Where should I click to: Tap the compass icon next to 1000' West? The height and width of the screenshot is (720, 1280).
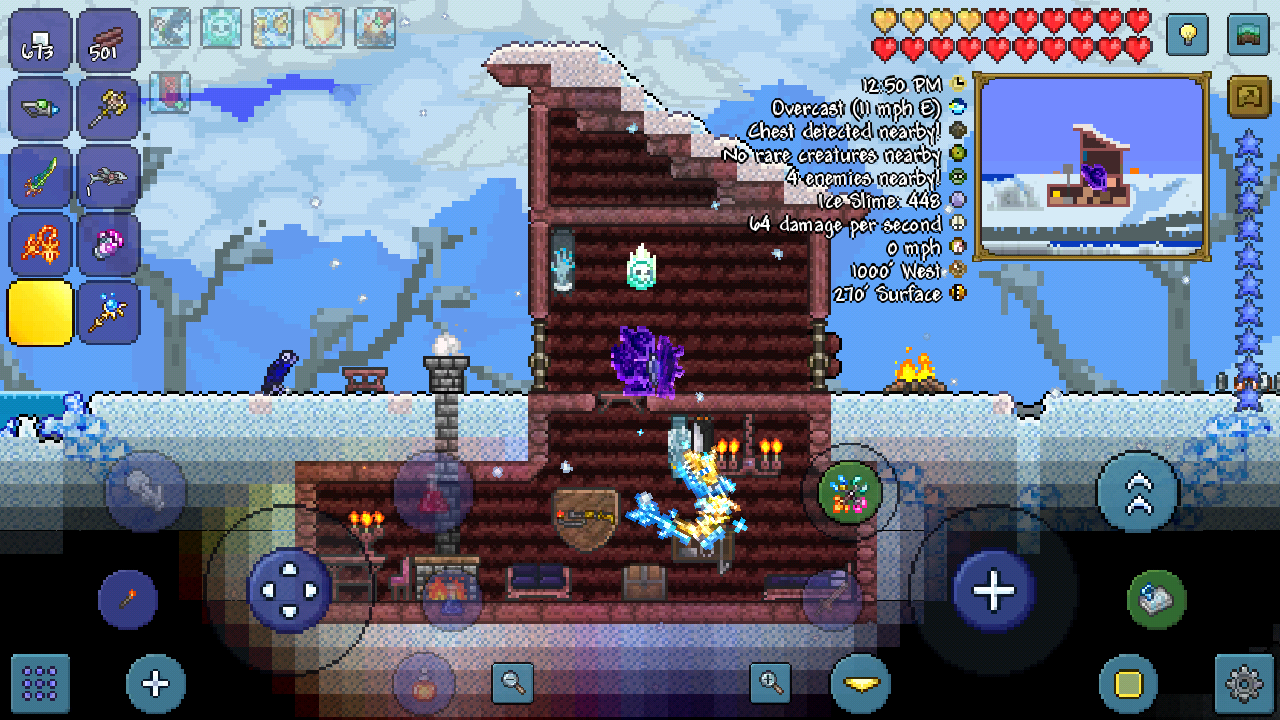957,270
